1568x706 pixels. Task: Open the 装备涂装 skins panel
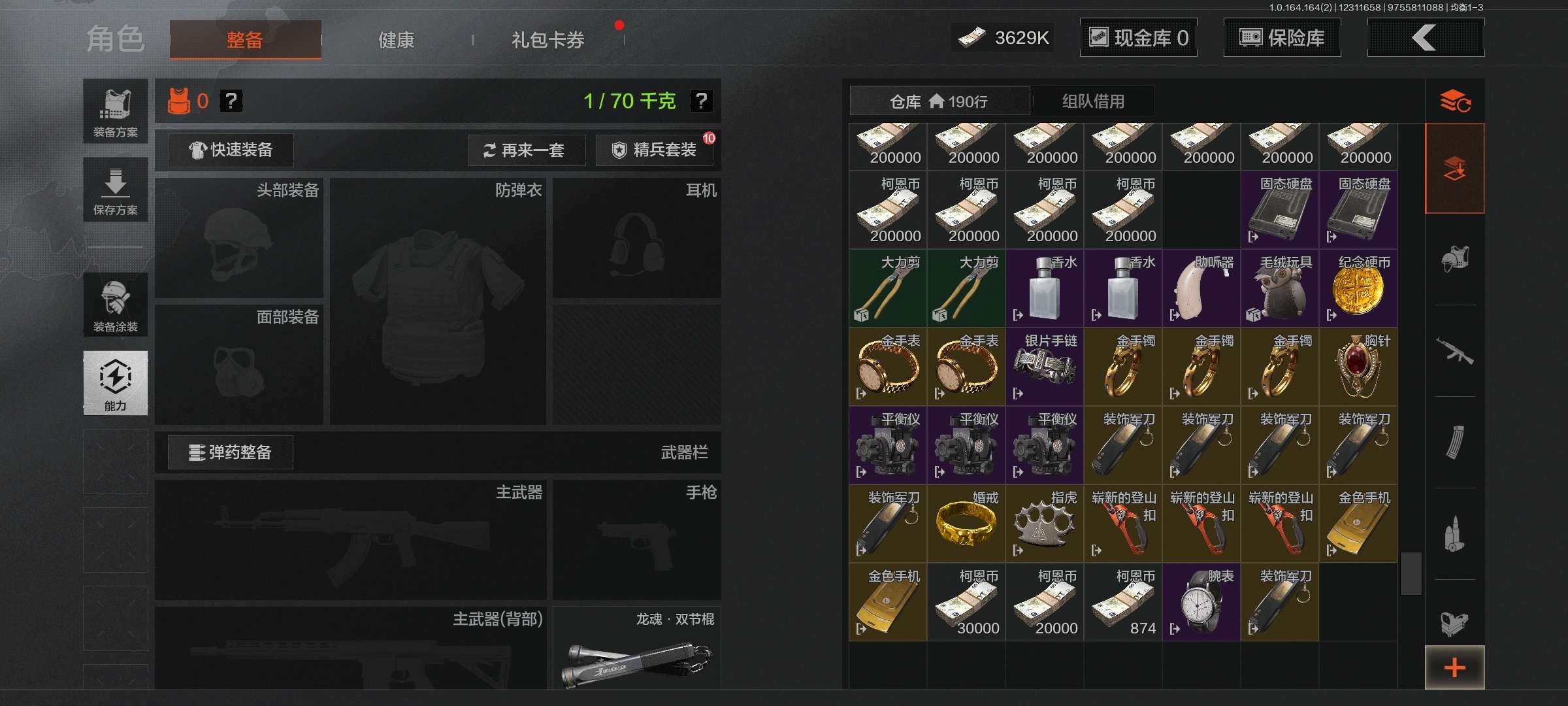115,305
